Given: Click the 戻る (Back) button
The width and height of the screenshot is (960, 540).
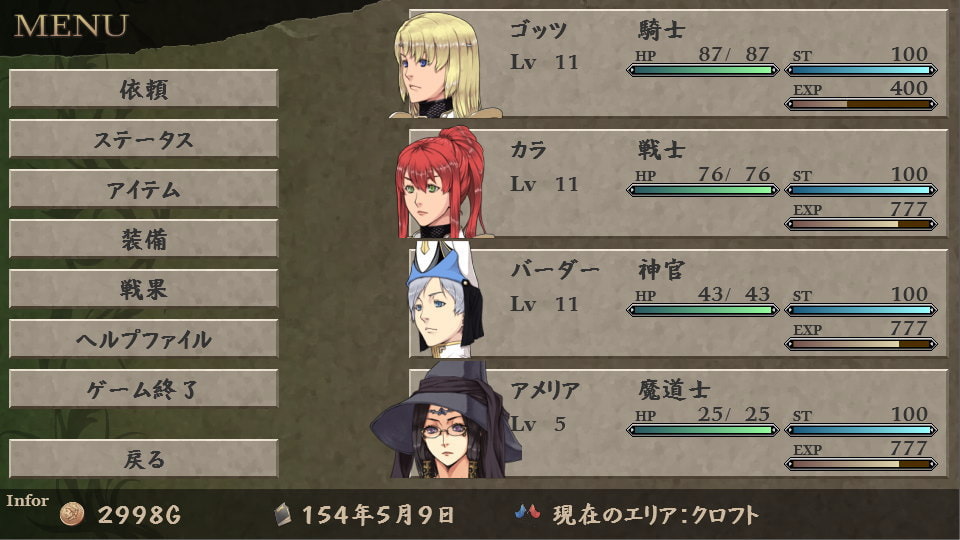Looking at the screenshot, I should pyautogui.click(x=143, y=459).
